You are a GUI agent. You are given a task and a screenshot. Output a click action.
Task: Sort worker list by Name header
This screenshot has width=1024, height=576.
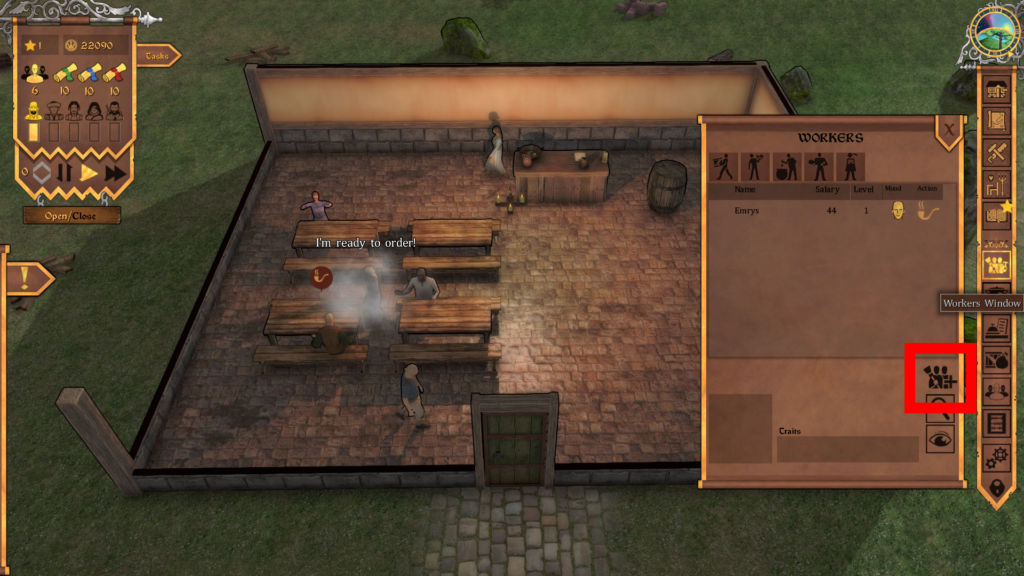745,189
